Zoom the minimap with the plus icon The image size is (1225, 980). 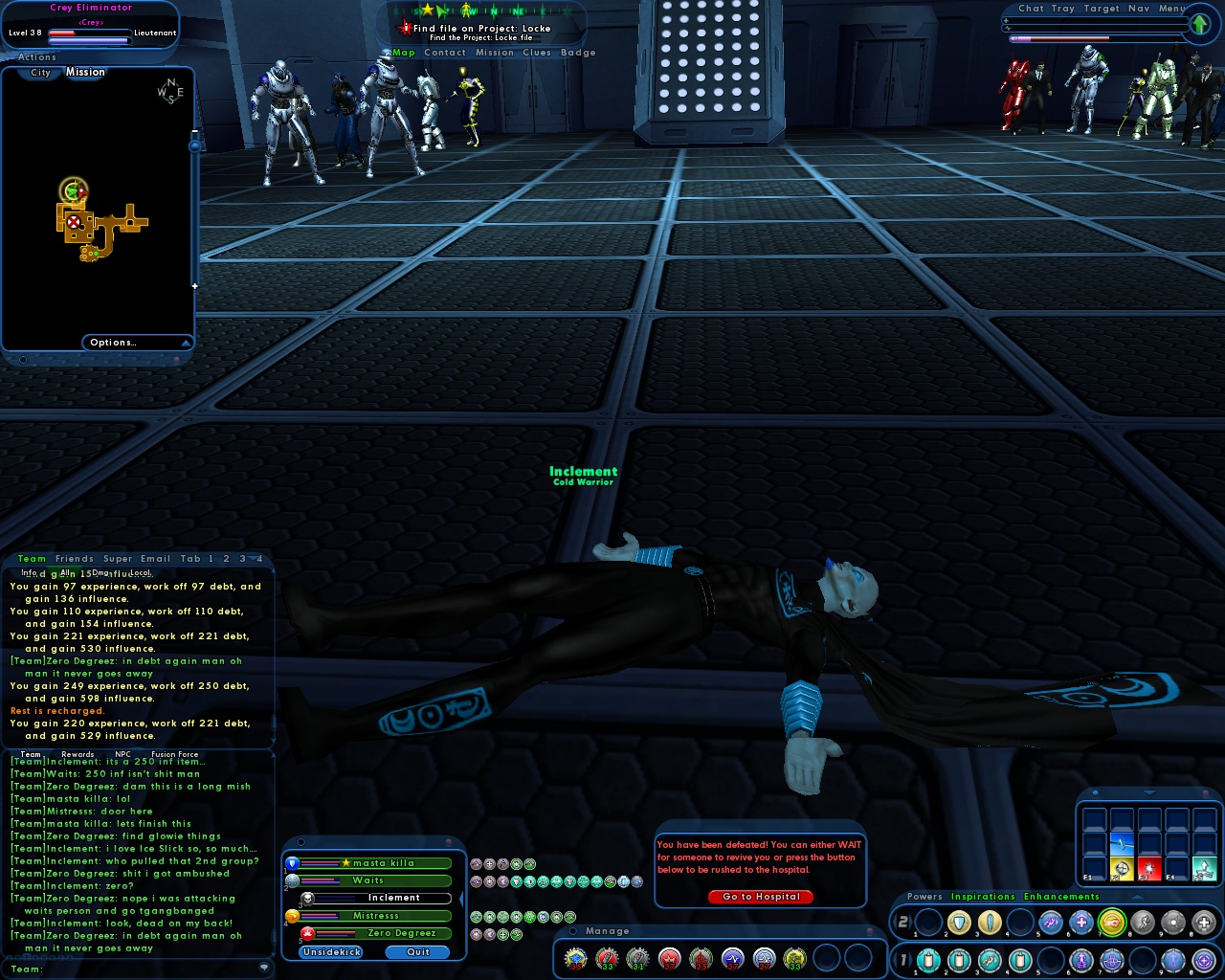point(194,284)
